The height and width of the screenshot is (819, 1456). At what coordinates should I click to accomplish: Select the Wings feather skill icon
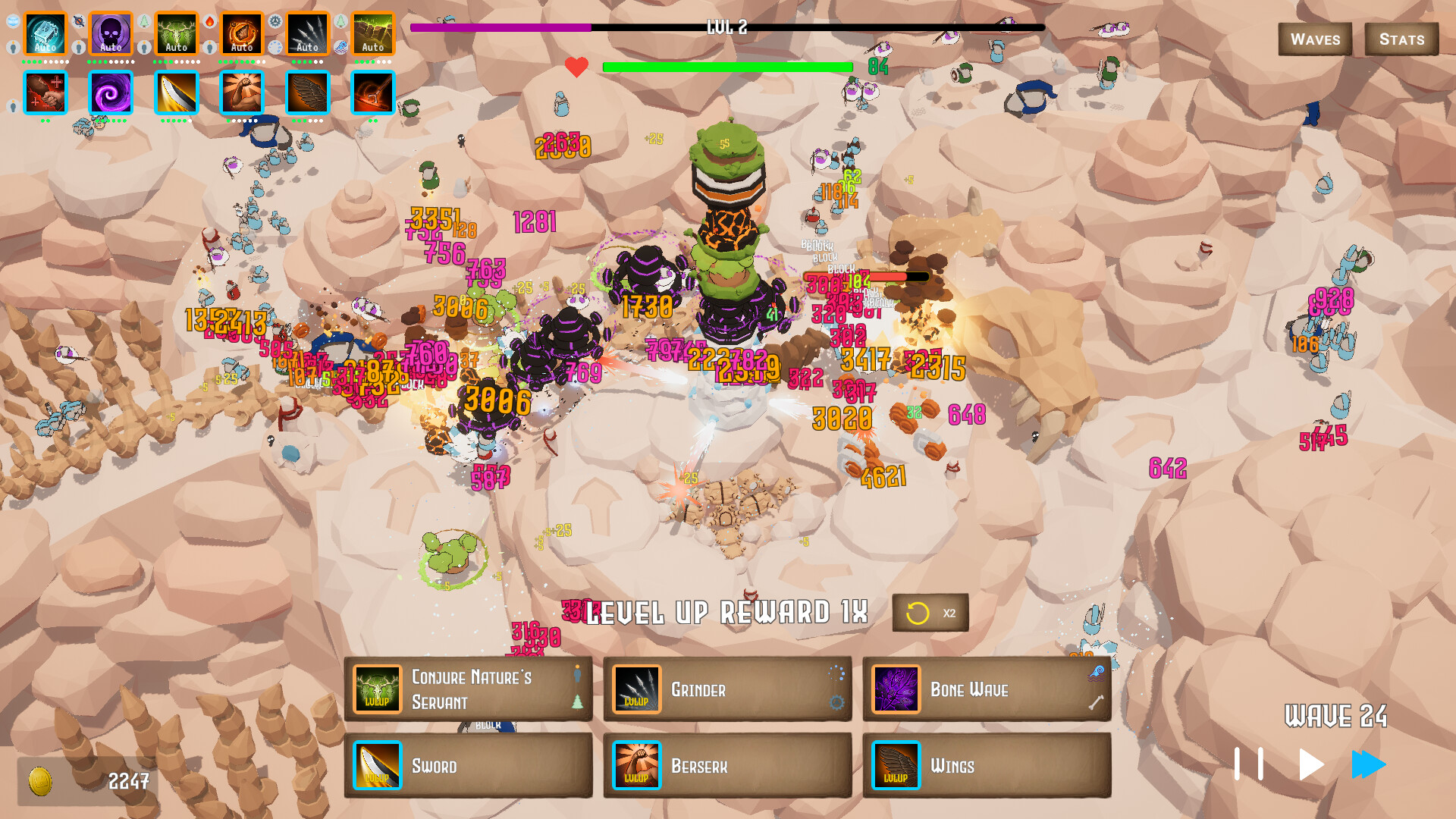click(x=896, y=765)
